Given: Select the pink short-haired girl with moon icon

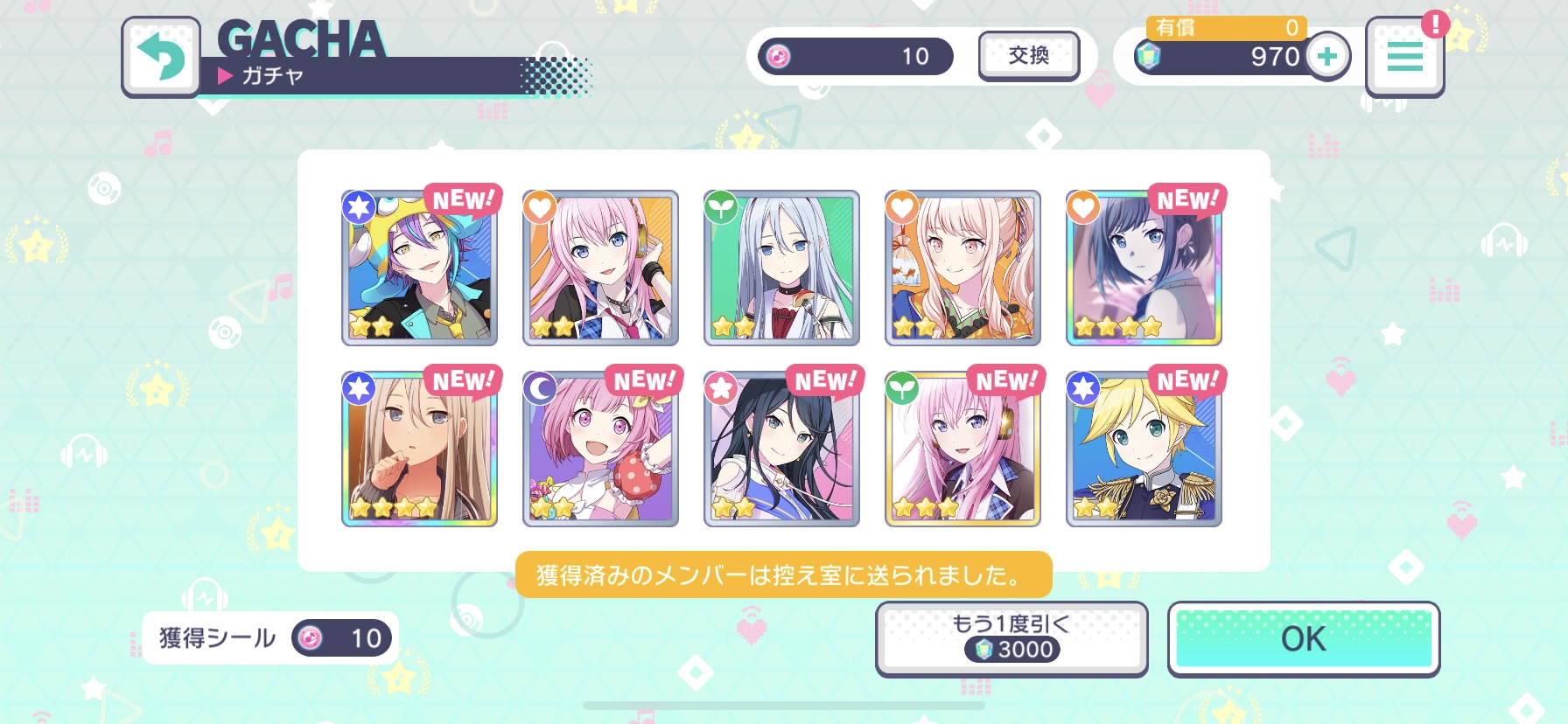Looking at the screenshot, I should (600, 449).
